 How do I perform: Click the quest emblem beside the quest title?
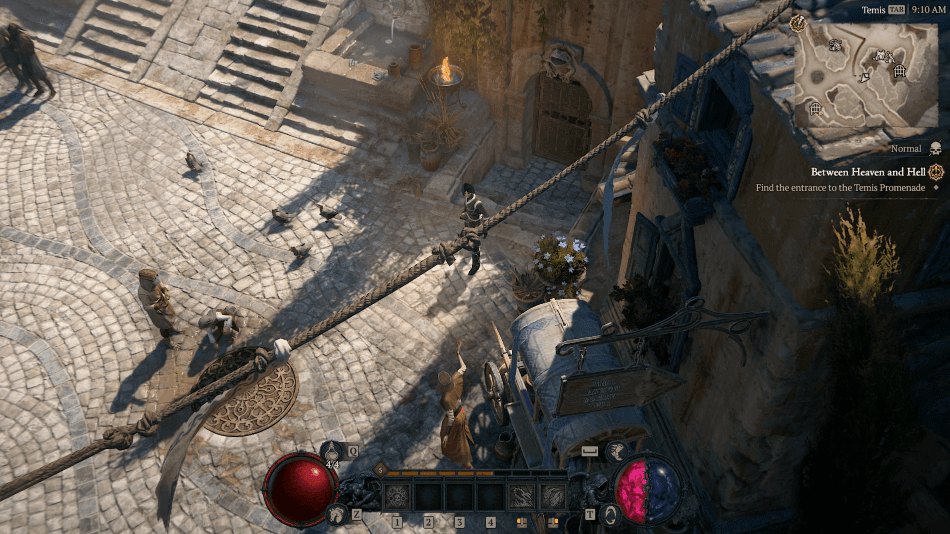tap(936, 172)
